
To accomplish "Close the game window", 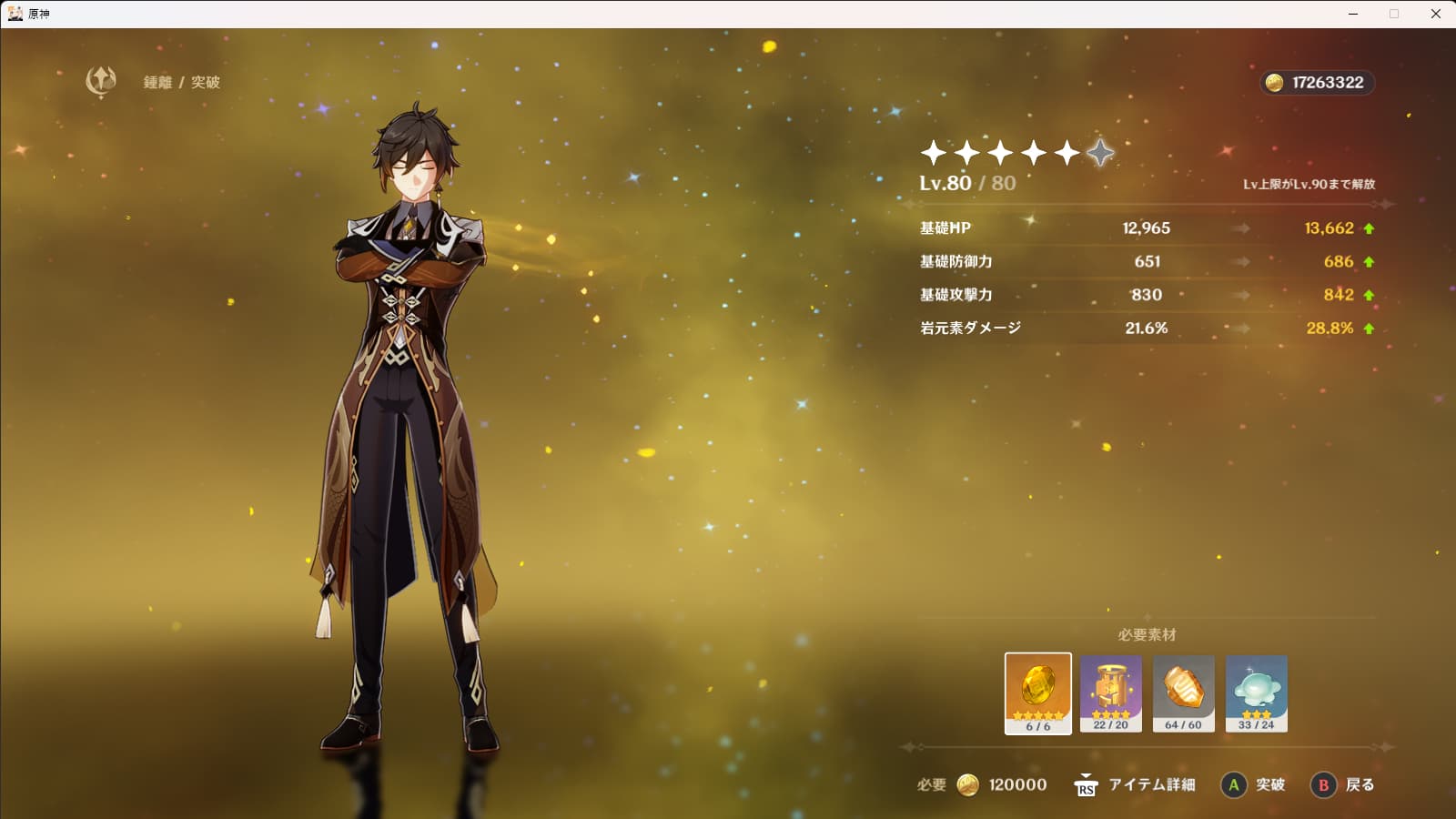I will pos(1436,14).
